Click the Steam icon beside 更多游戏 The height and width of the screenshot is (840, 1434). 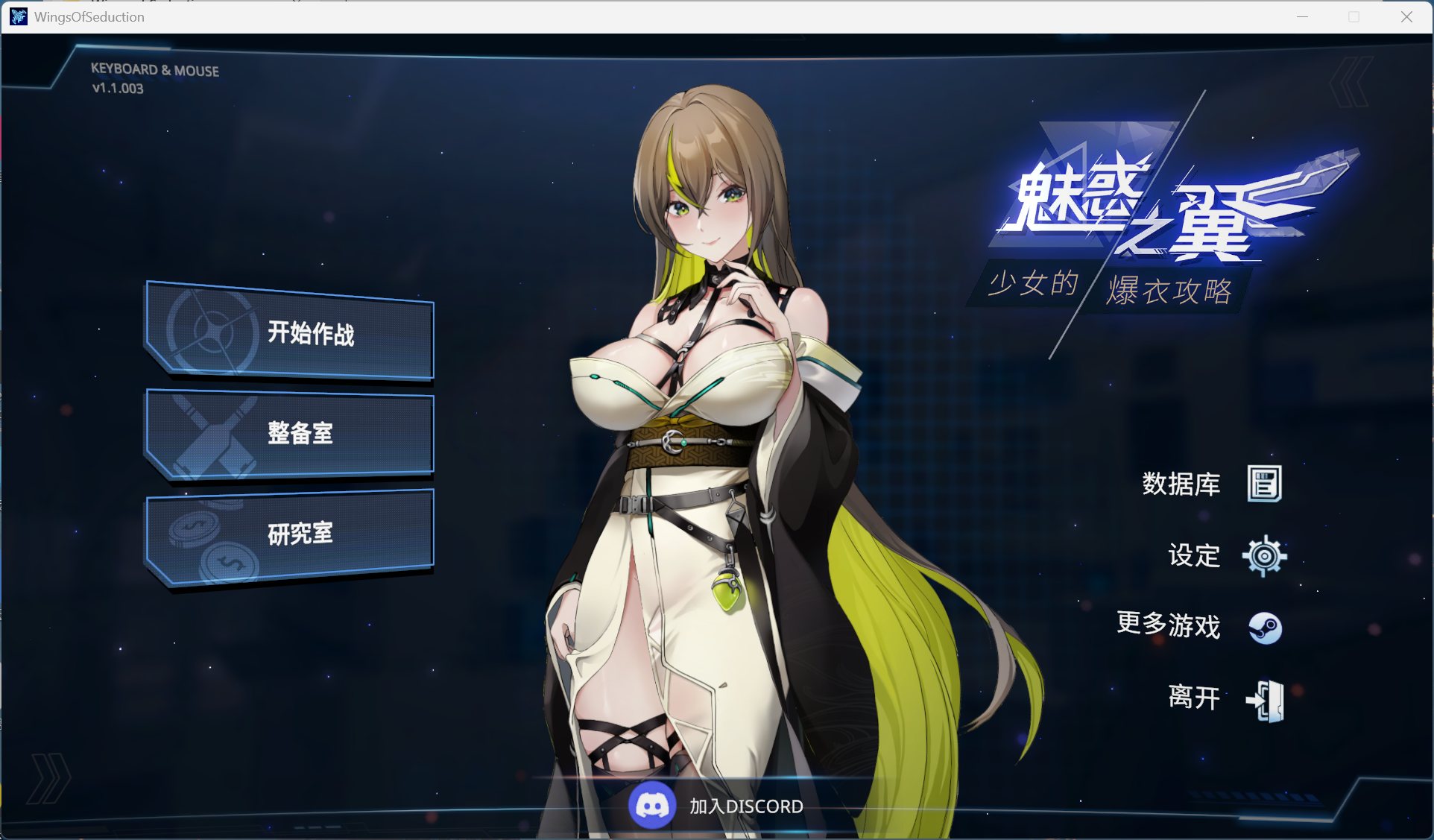click(1266, 628)
